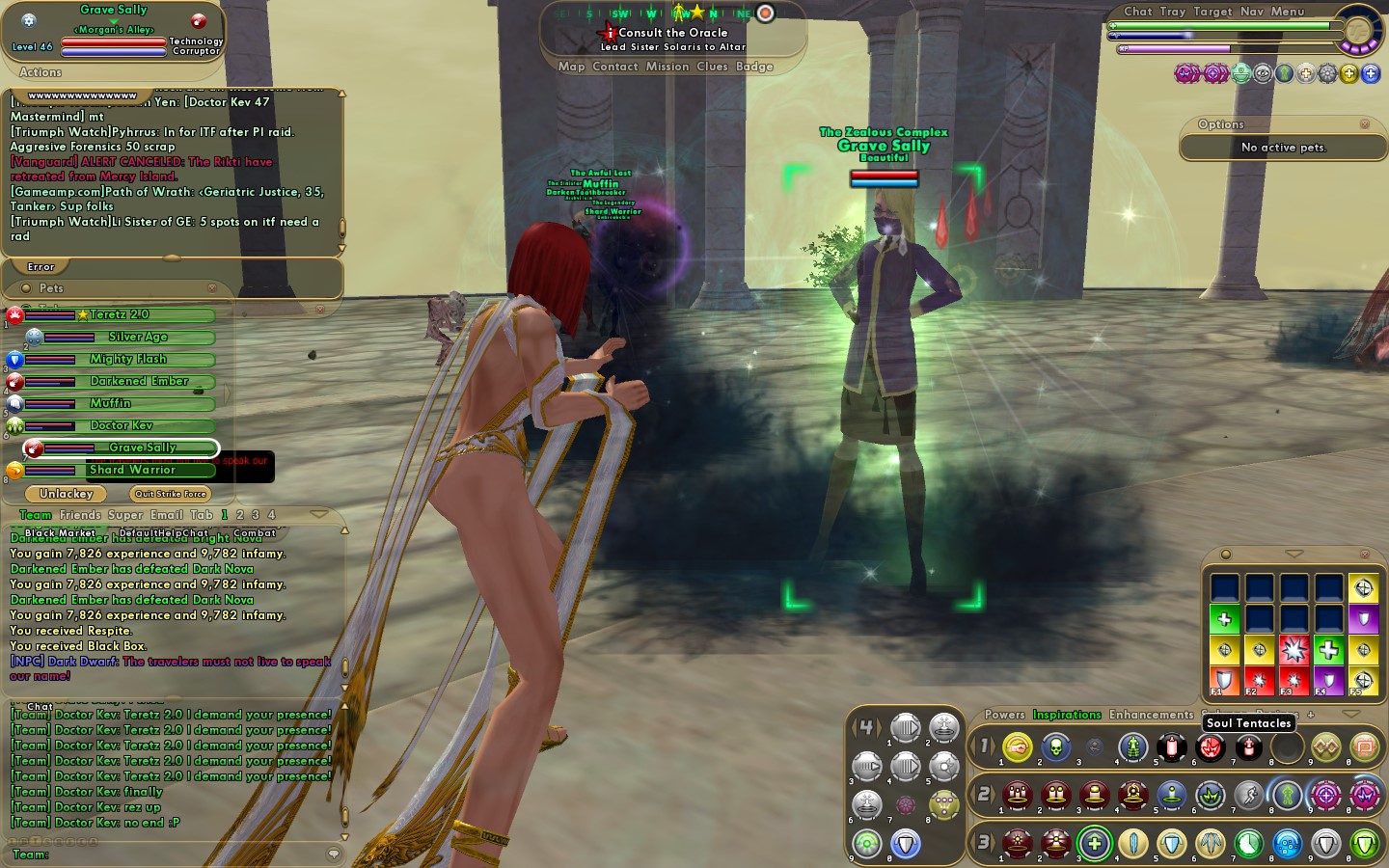Open the Menu from the top bar

coord(1287,12)
